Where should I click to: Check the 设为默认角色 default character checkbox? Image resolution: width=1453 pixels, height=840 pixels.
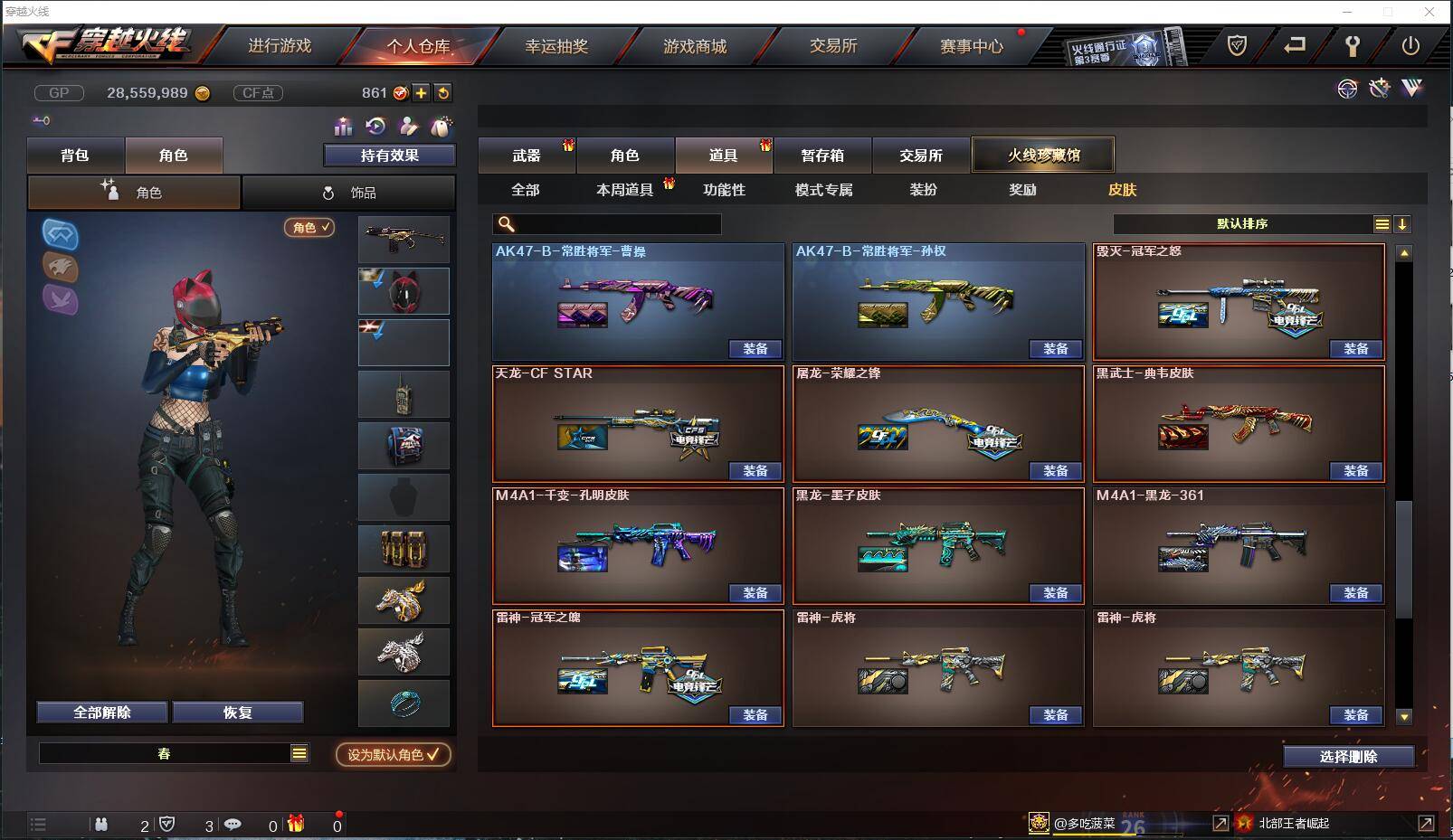click(393, 756)
